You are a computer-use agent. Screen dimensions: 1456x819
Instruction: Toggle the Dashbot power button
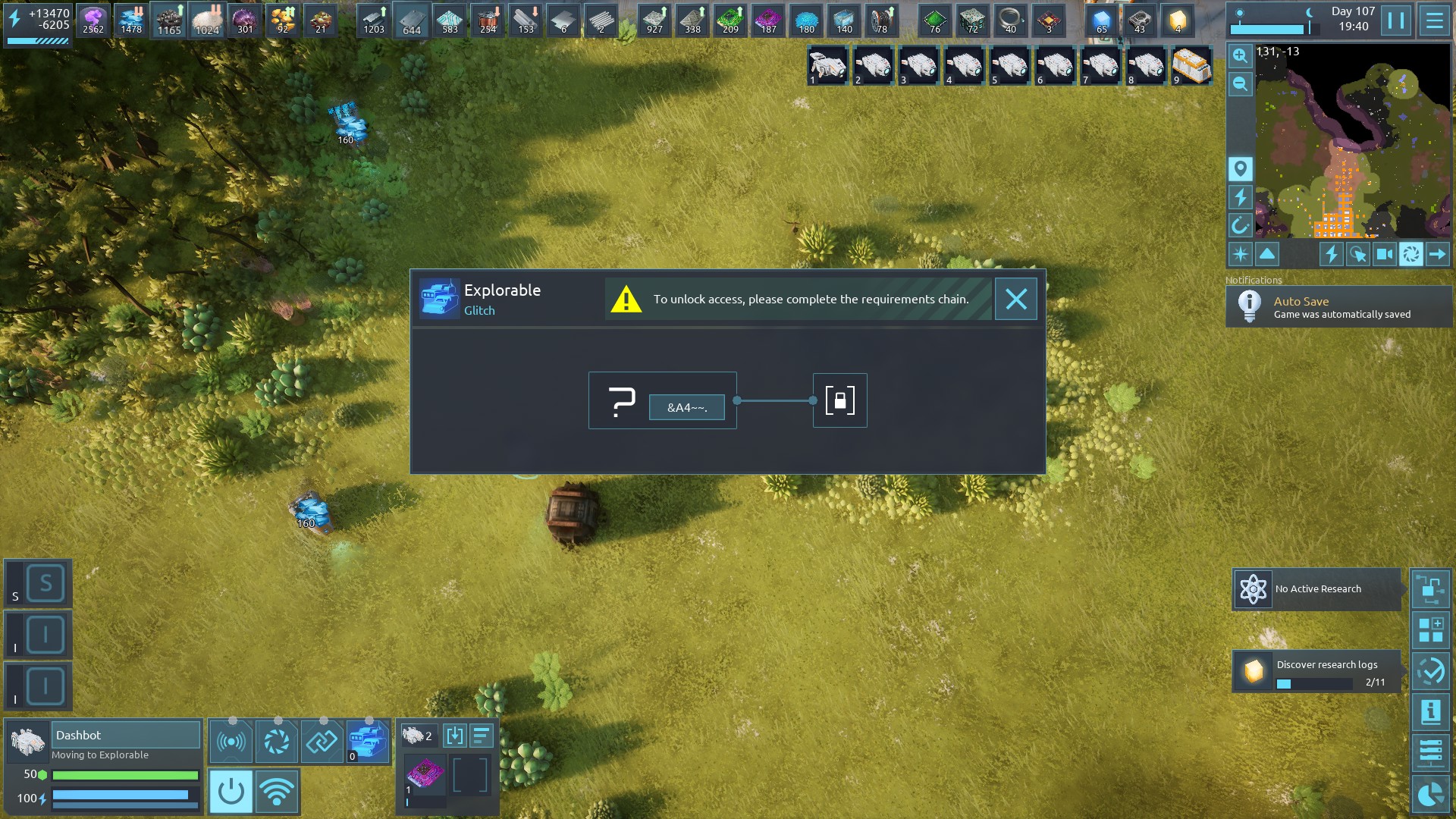point(231,792)
